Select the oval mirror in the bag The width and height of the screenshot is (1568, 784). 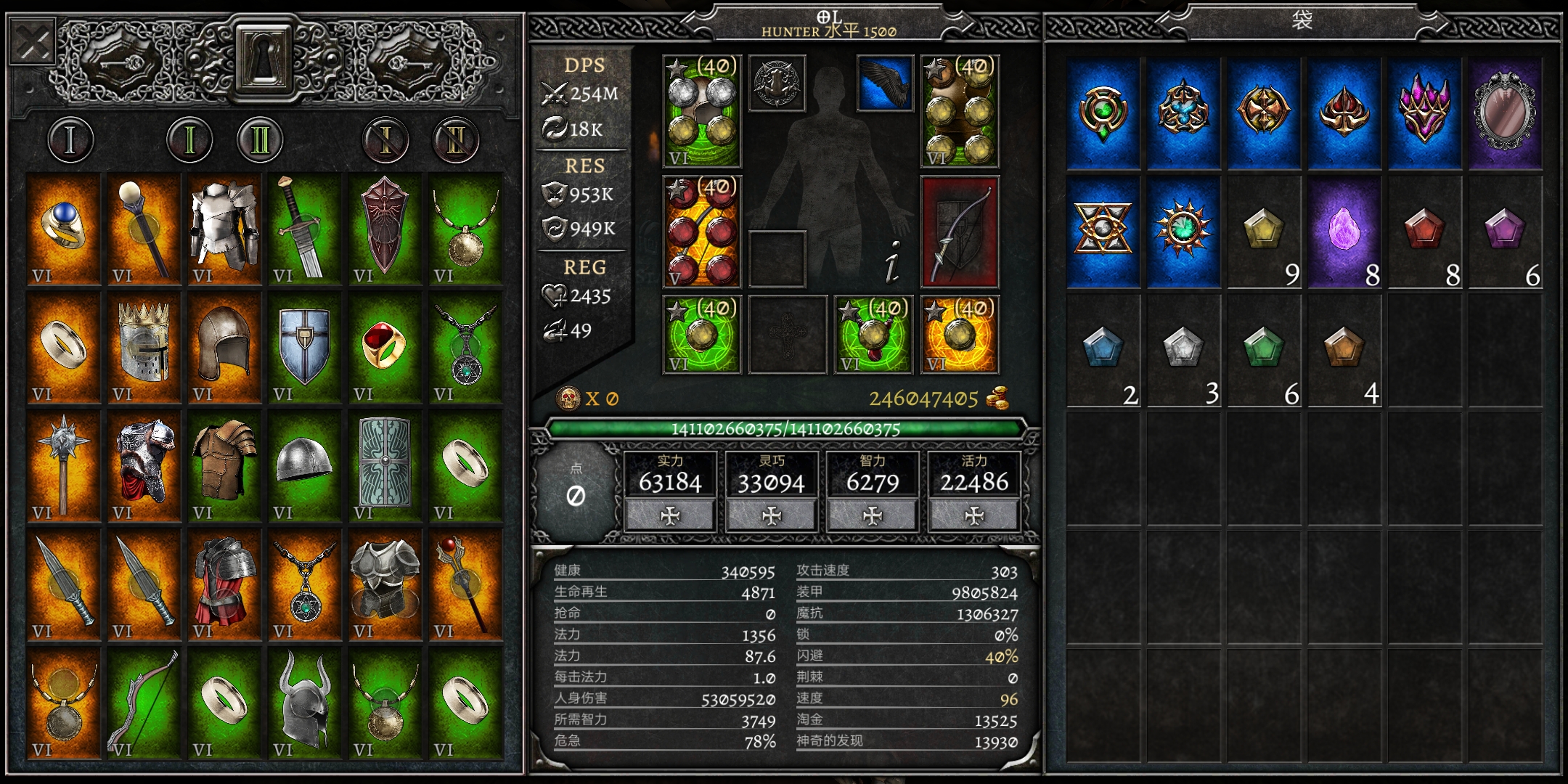tap(1505, 114)
